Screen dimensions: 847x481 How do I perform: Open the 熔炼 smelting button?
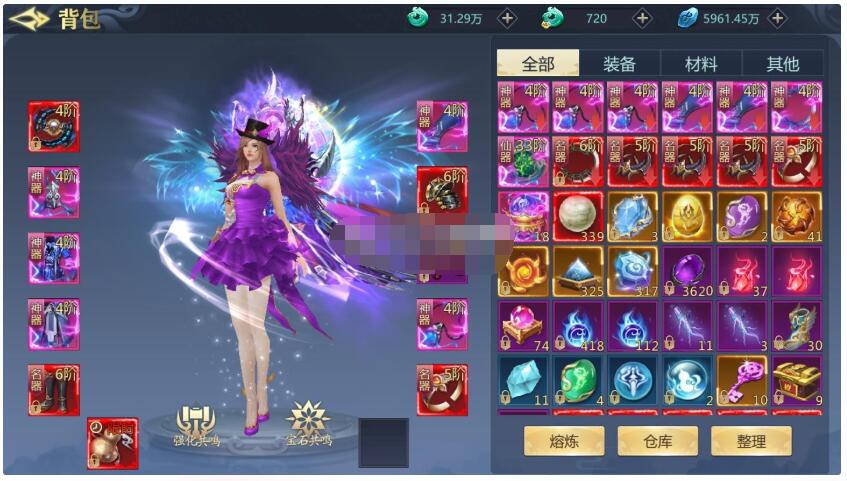(564, 440)
